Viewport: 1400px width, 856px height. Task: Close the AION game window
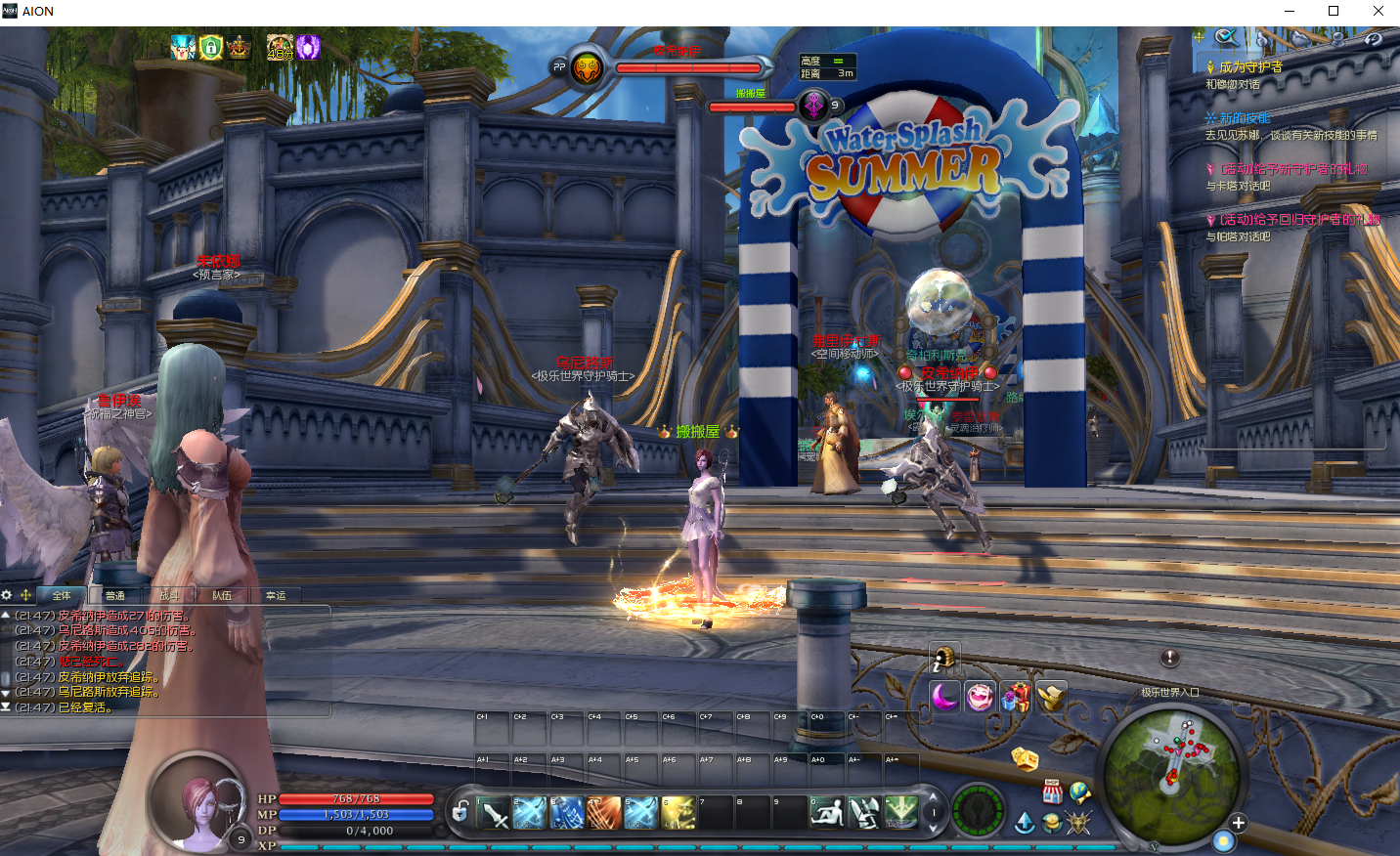pyautogui.click(x=1378, y=11)
